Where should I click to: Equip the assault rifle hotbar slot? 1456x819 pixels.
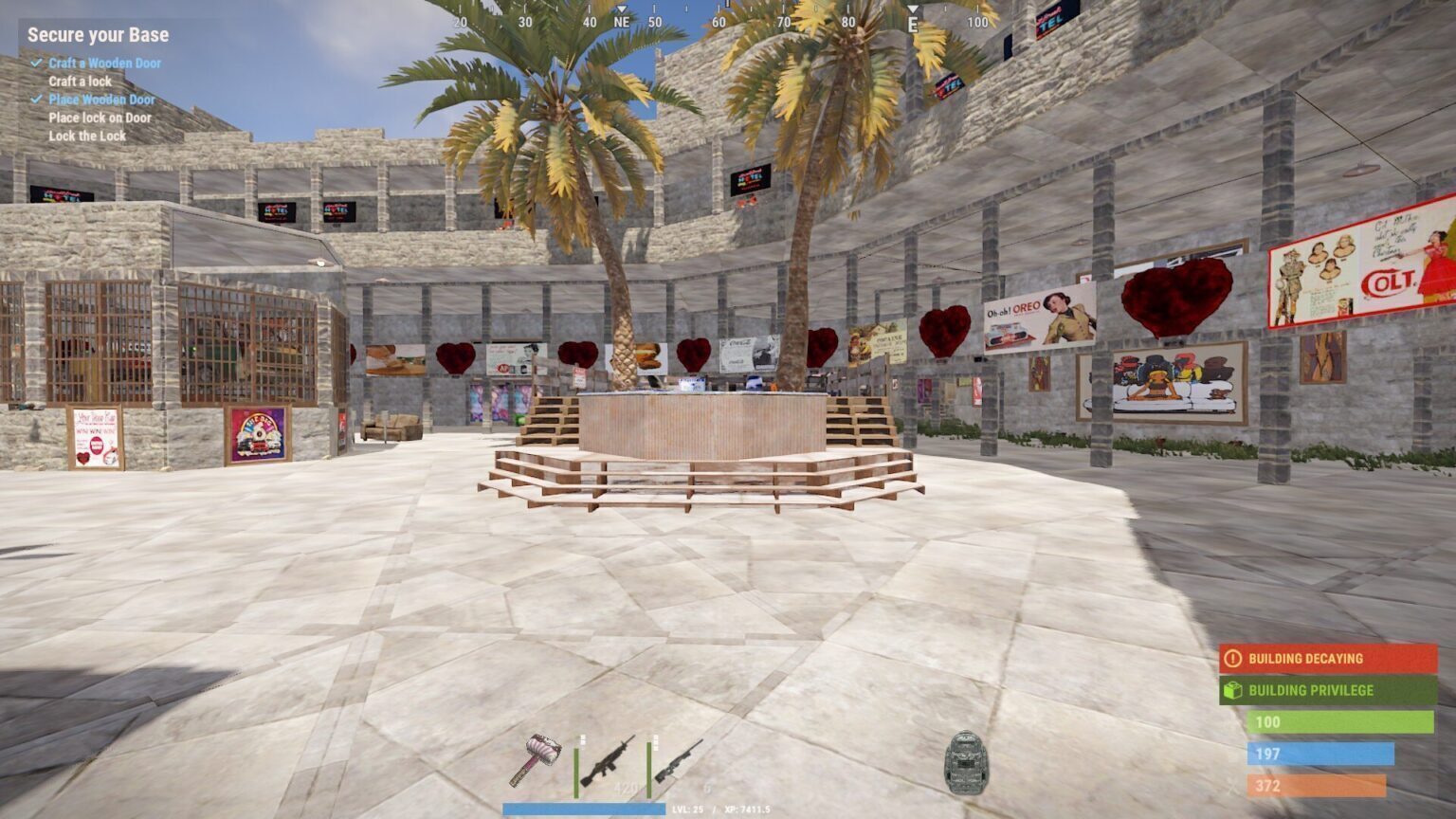pos(609,760)
